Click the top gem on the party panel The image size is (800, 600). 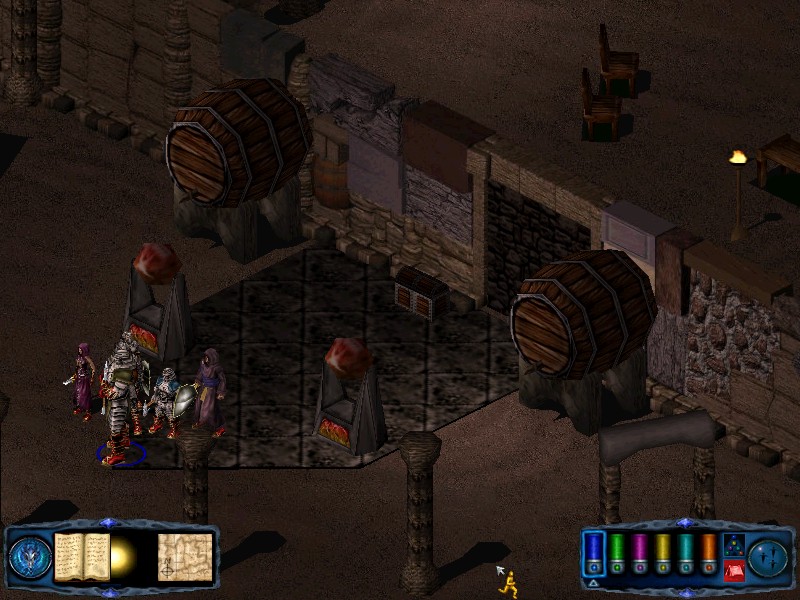point(684,523)
